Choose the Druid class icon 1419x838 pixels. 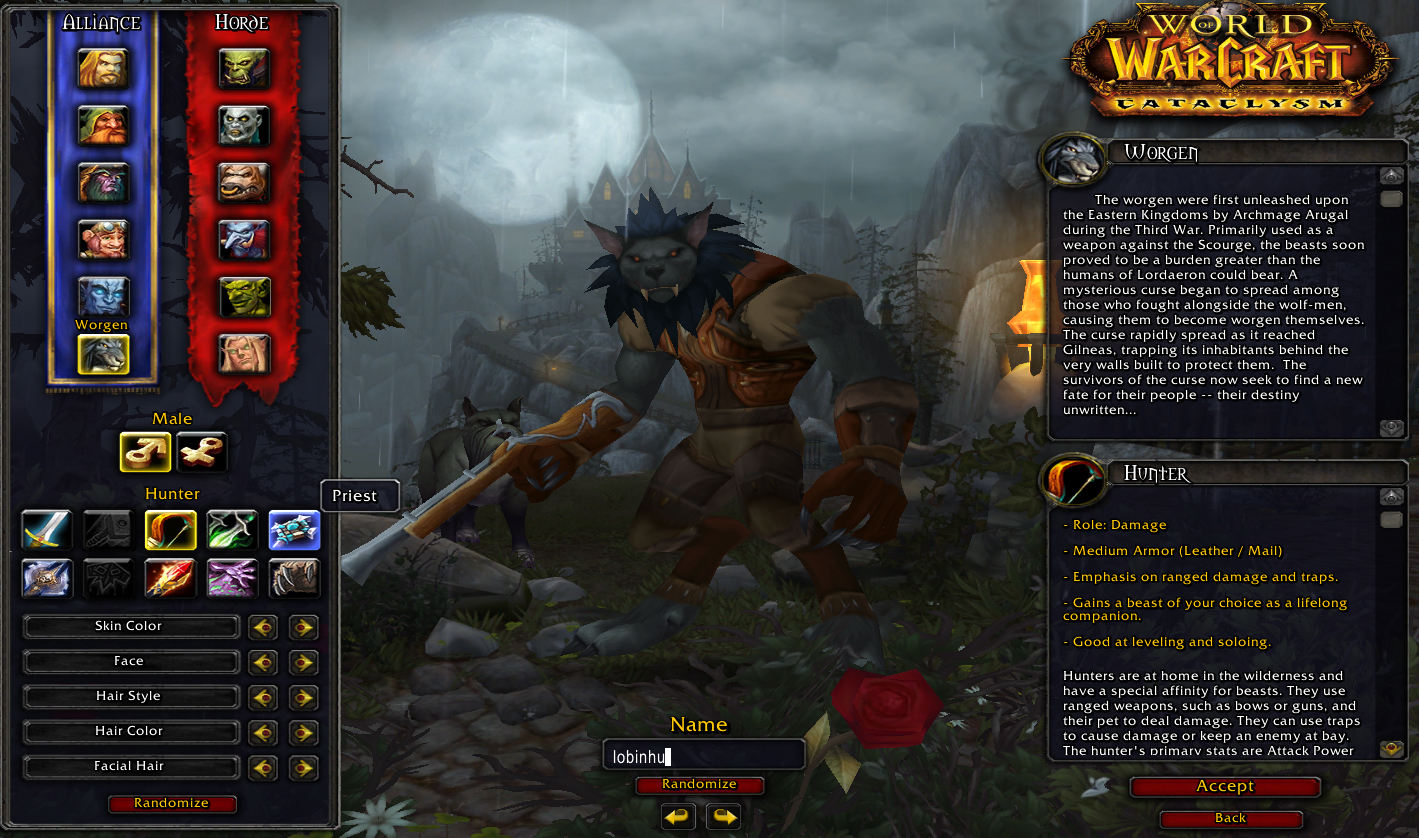294,578
